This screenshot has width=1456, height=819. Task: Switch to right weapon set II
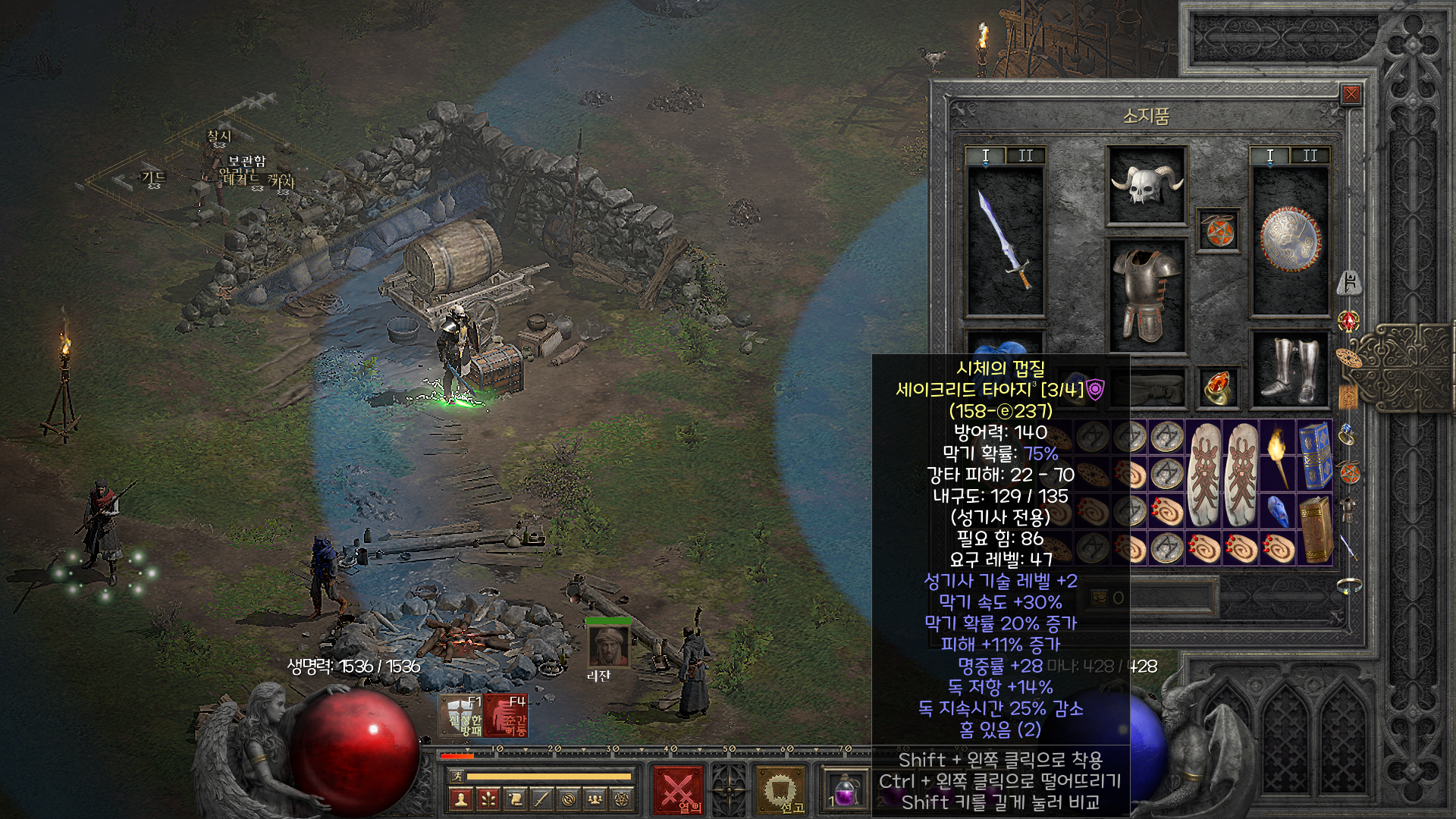[x=1310, y=156]
